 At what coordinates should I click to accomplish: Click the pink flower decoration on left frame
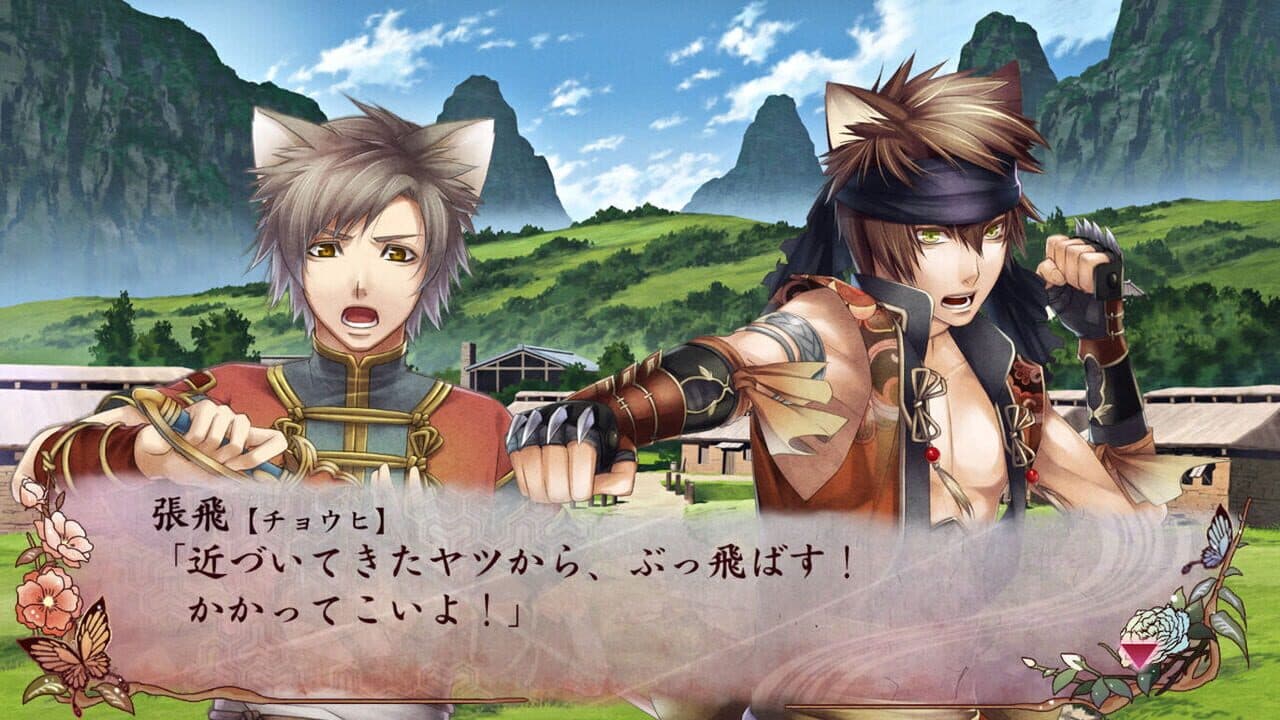click(x=47, y=600)
